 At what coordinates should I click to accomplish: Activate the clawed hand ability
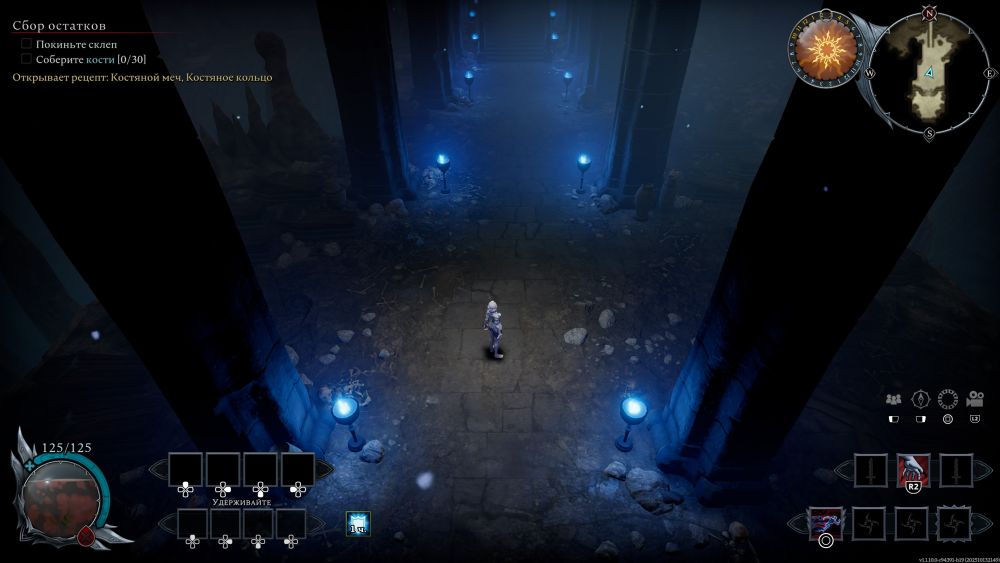pos(913,468)
